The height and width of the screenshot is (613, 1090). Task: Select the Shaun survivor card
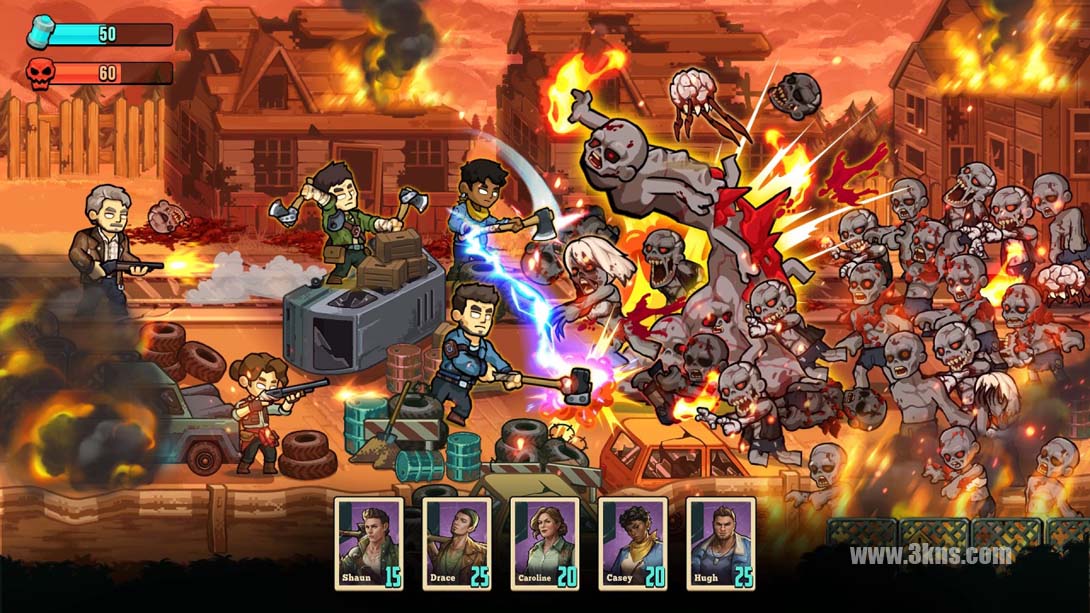coord(369,543)
